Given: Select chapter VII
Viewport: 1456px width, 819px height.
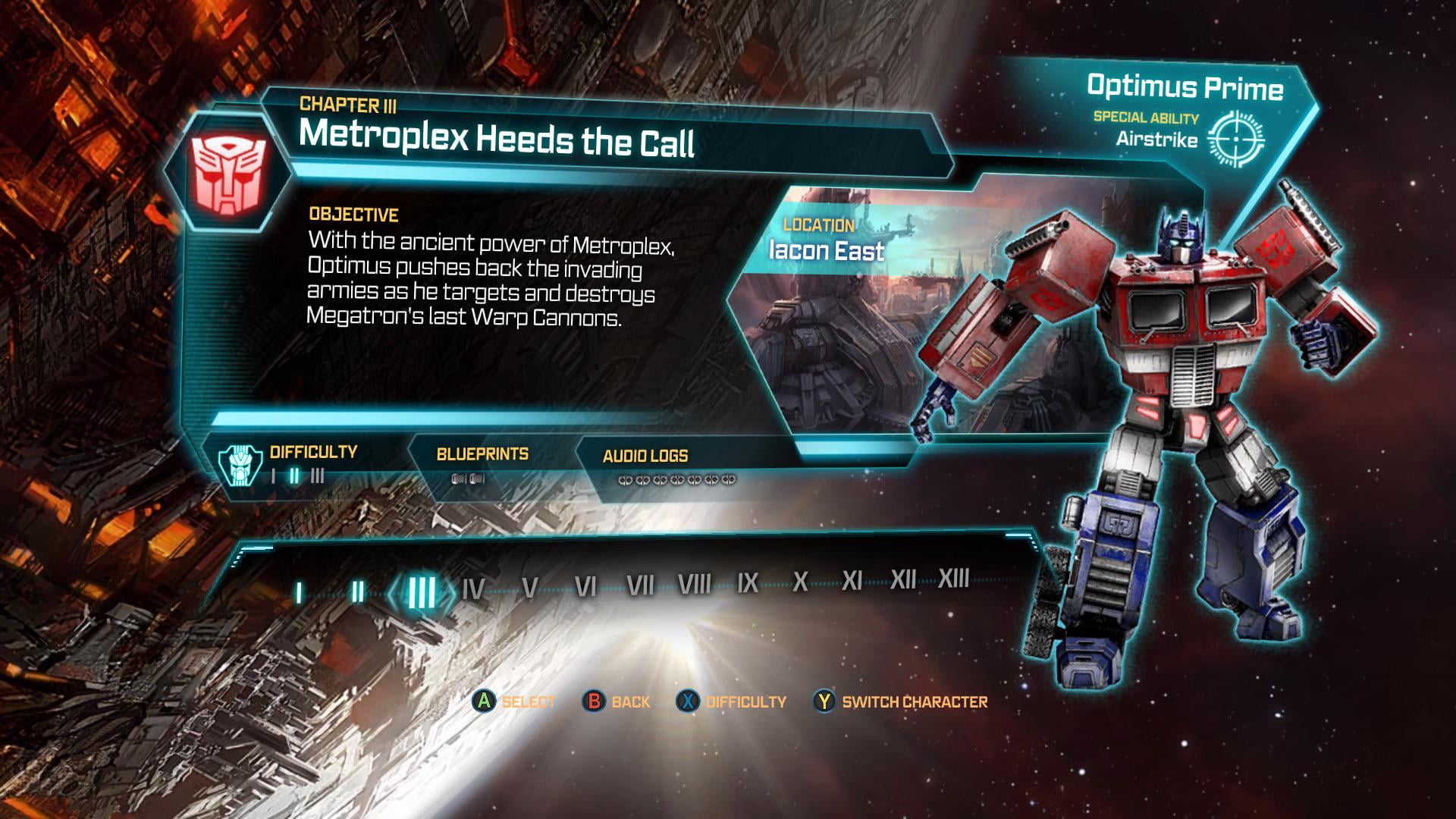Looking at the screenshot, I should coord(640,585).
